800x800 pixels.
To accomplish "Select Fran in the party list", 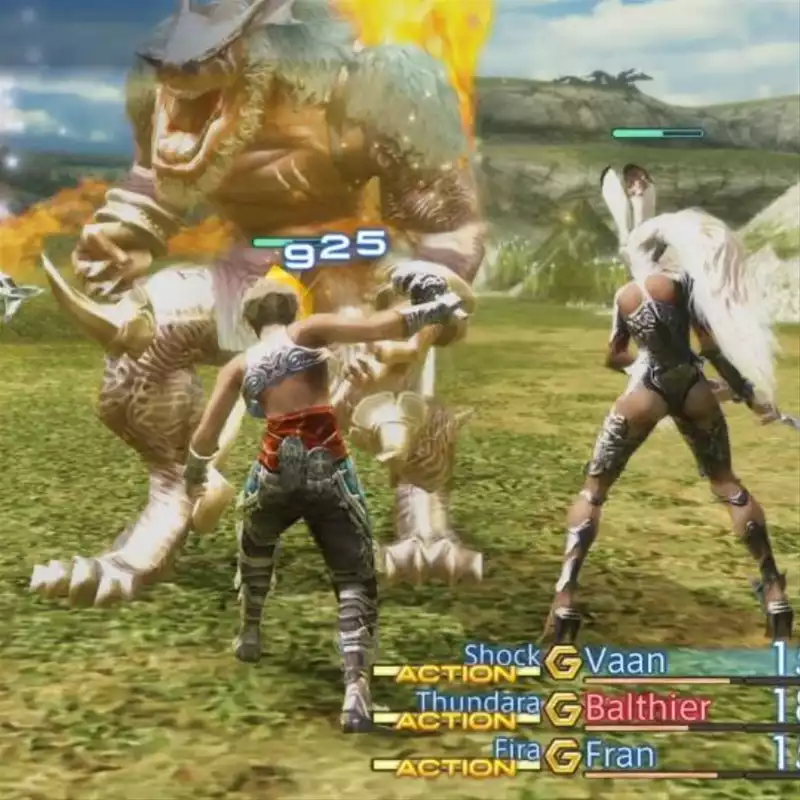I will click(x=620, y=756).
